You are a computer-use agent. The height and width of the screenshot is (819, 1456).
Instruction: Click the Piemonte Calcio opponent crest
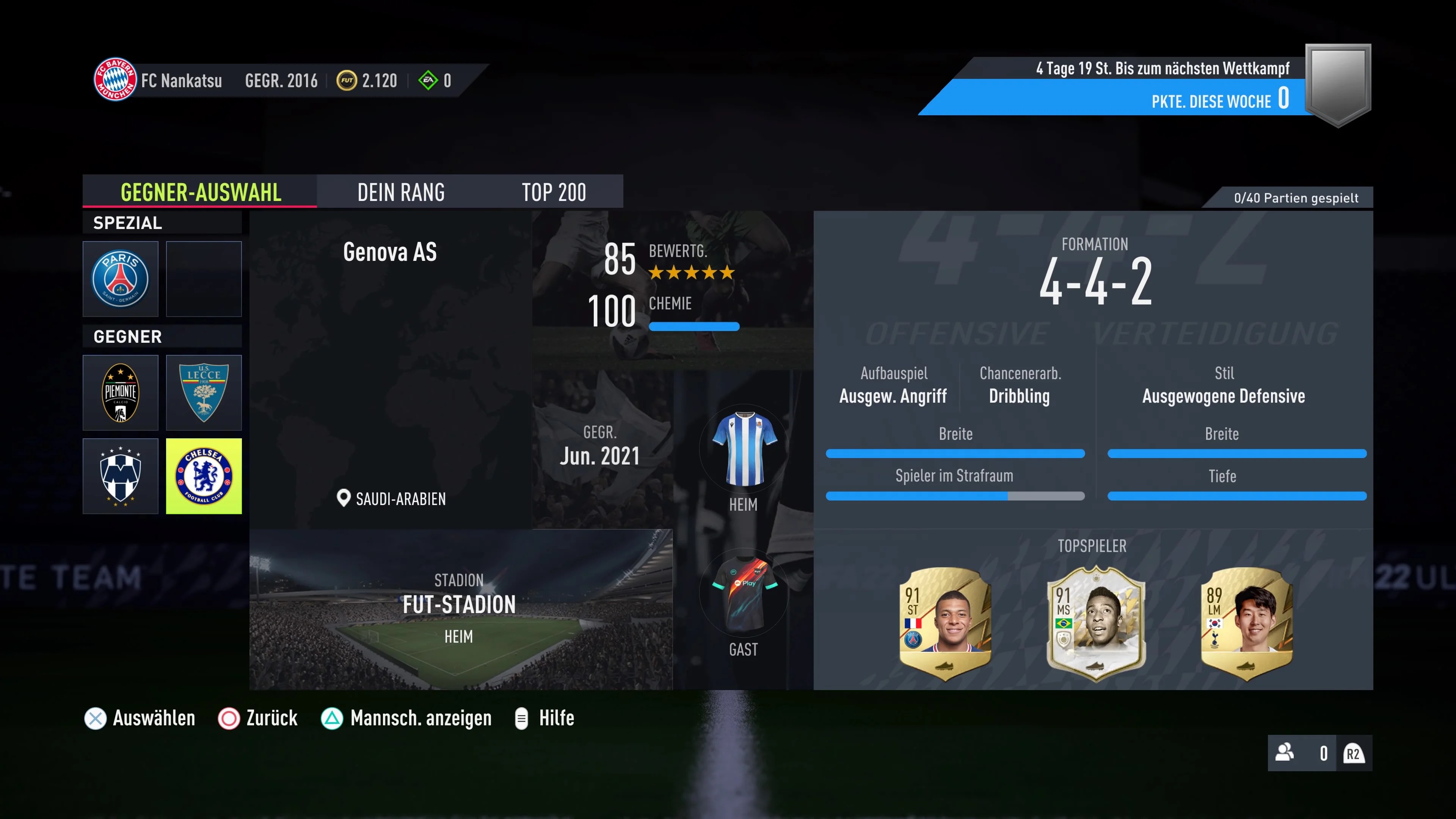point(121,392)
